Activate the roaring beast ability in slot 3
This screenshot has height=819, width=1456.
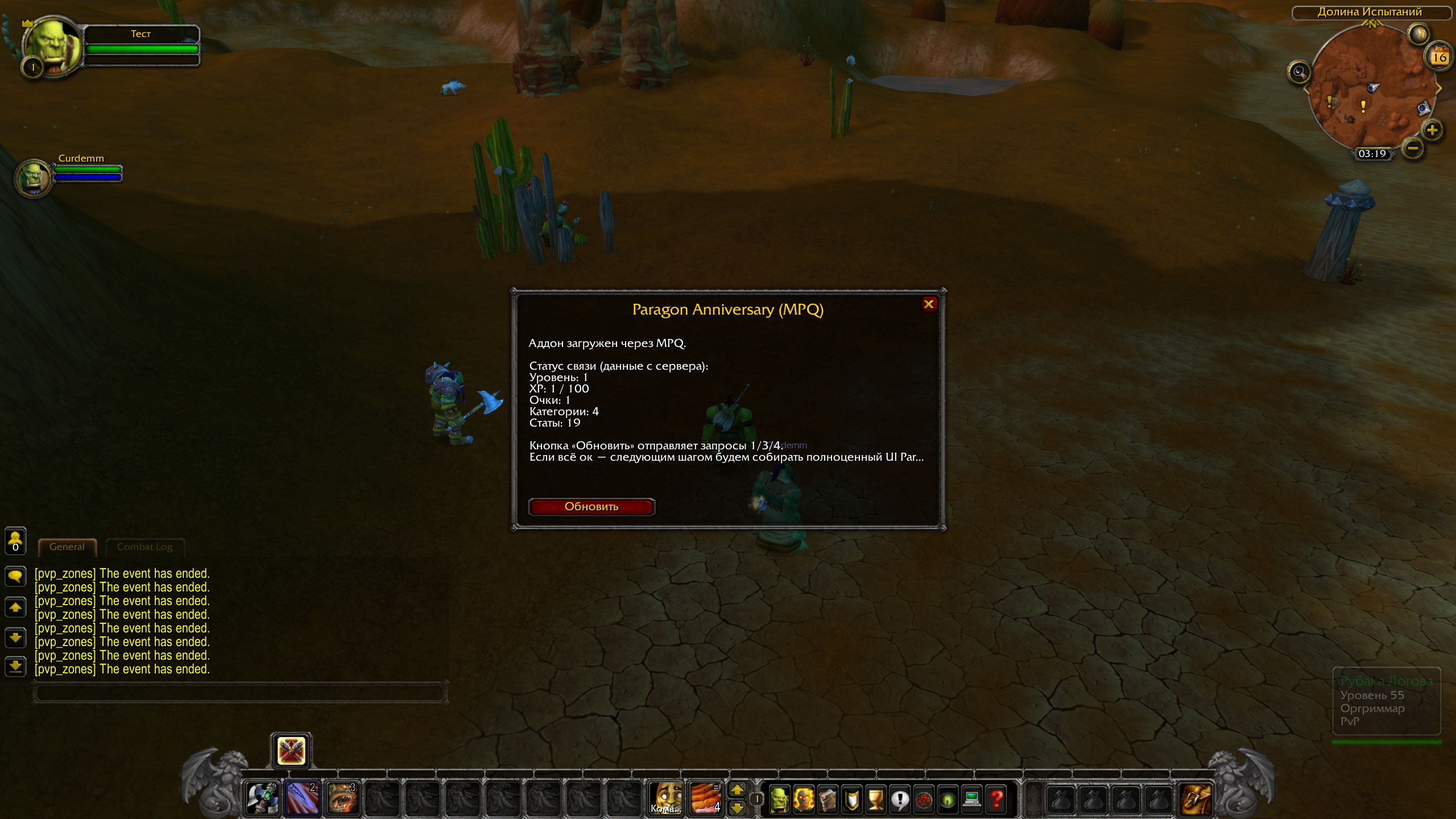coord(343,798)
